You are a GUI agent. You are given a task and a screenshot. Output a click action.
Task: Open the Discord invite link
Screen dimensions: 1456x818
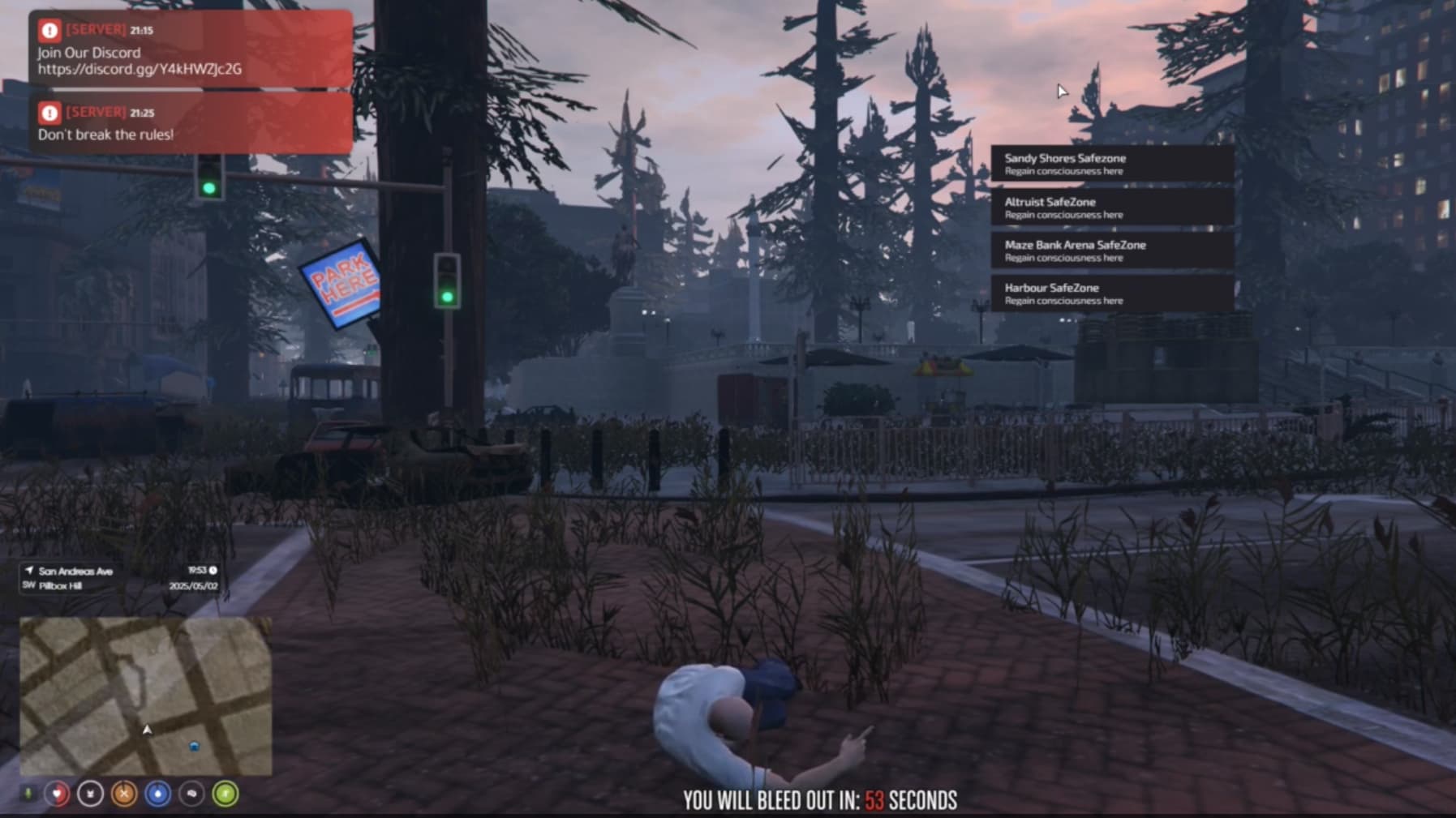[x=142, y=71]
